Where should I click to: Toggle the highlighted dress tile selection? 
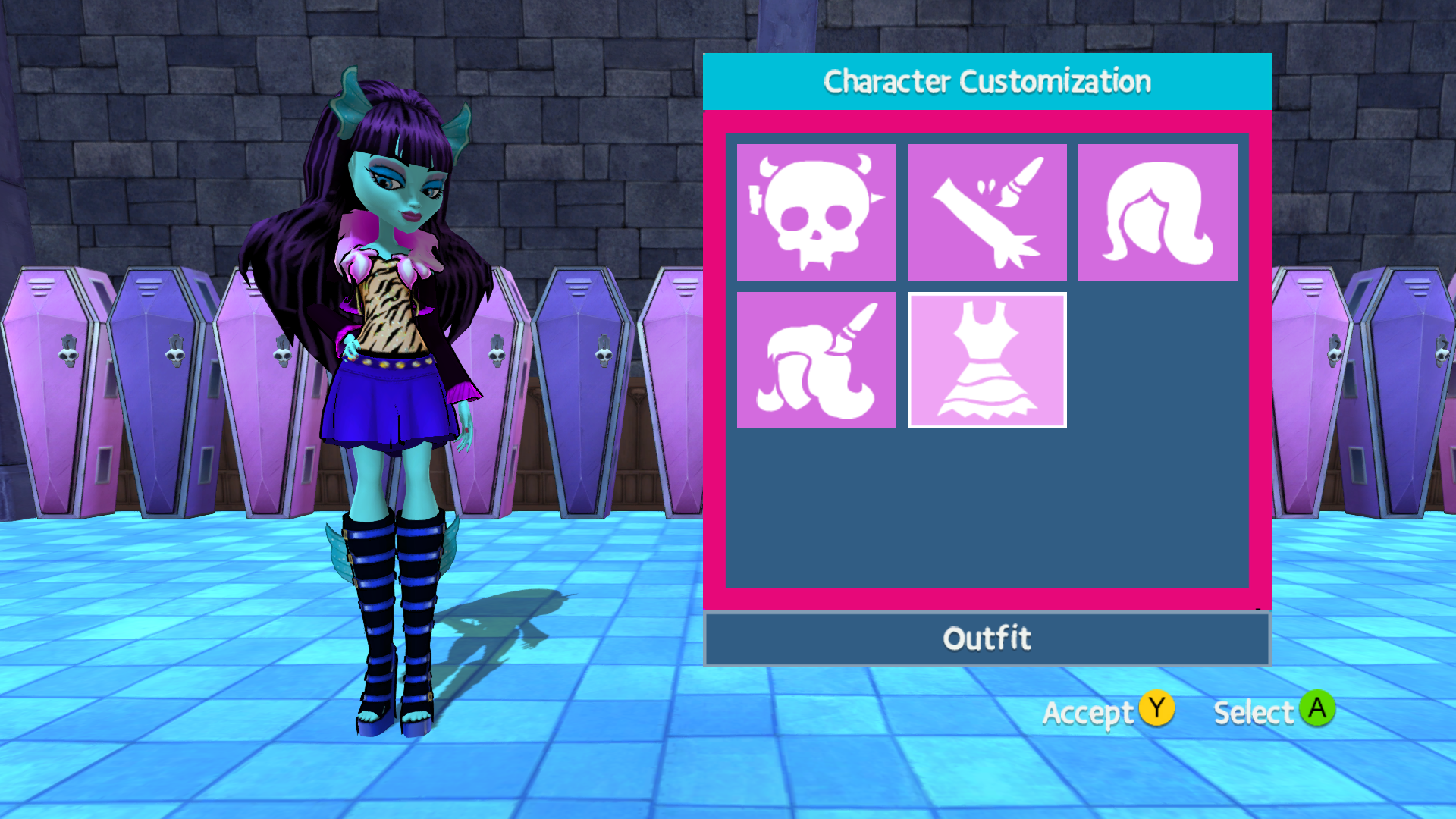987,359
